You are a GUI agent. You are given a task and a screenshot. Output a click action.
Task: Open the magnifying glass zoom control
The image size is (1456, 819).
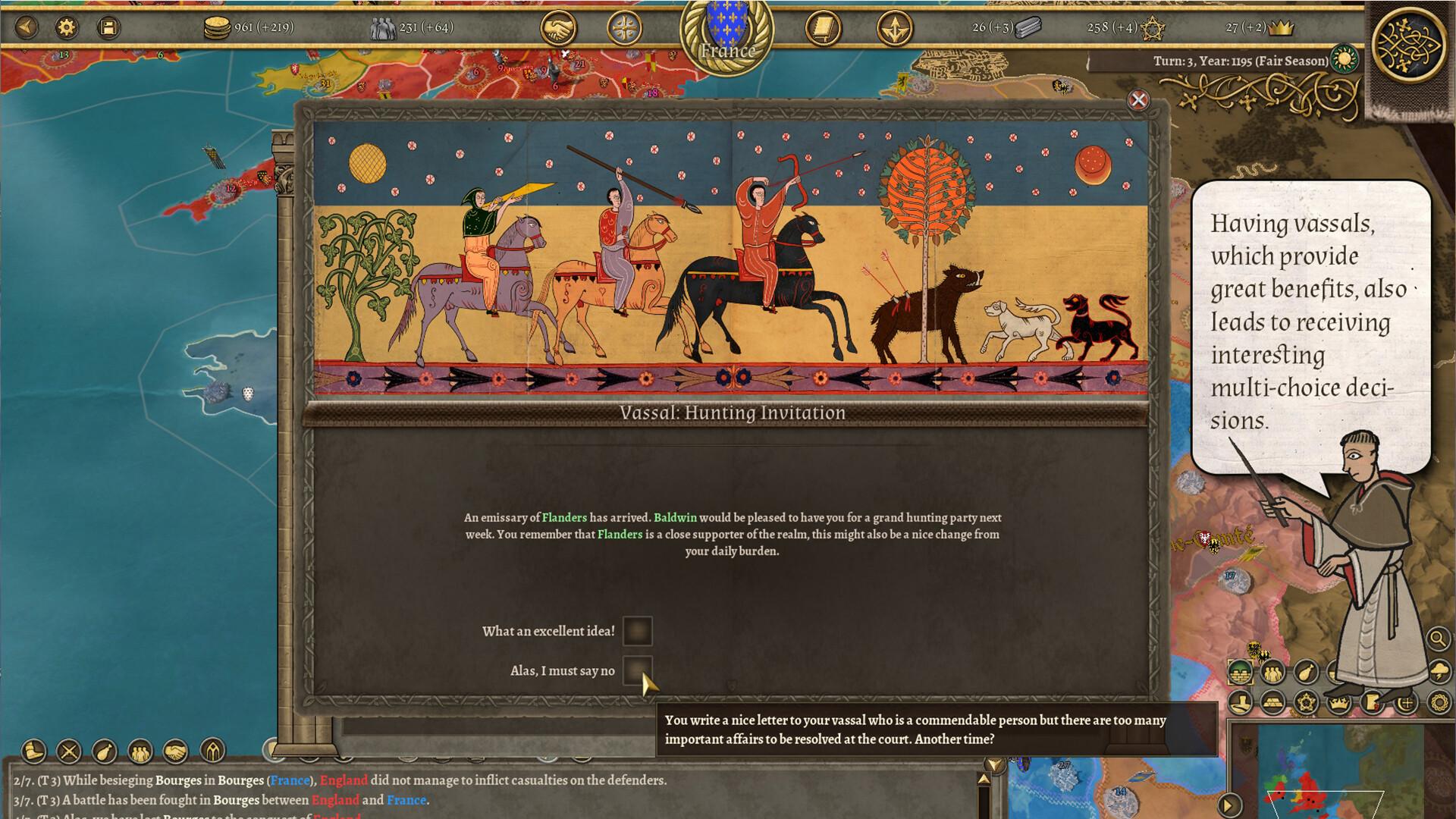coord(1437,638)
